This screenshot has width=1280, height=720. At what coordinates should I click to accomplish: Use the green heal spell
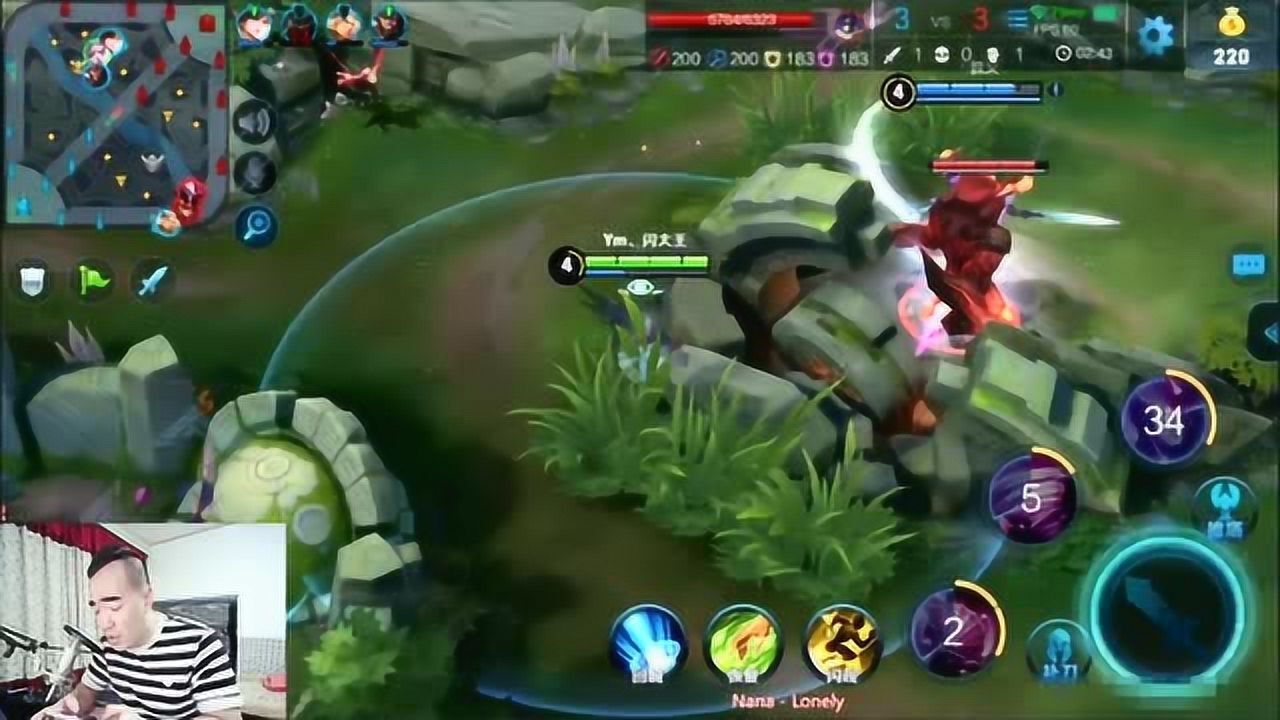tap(741, 641)
